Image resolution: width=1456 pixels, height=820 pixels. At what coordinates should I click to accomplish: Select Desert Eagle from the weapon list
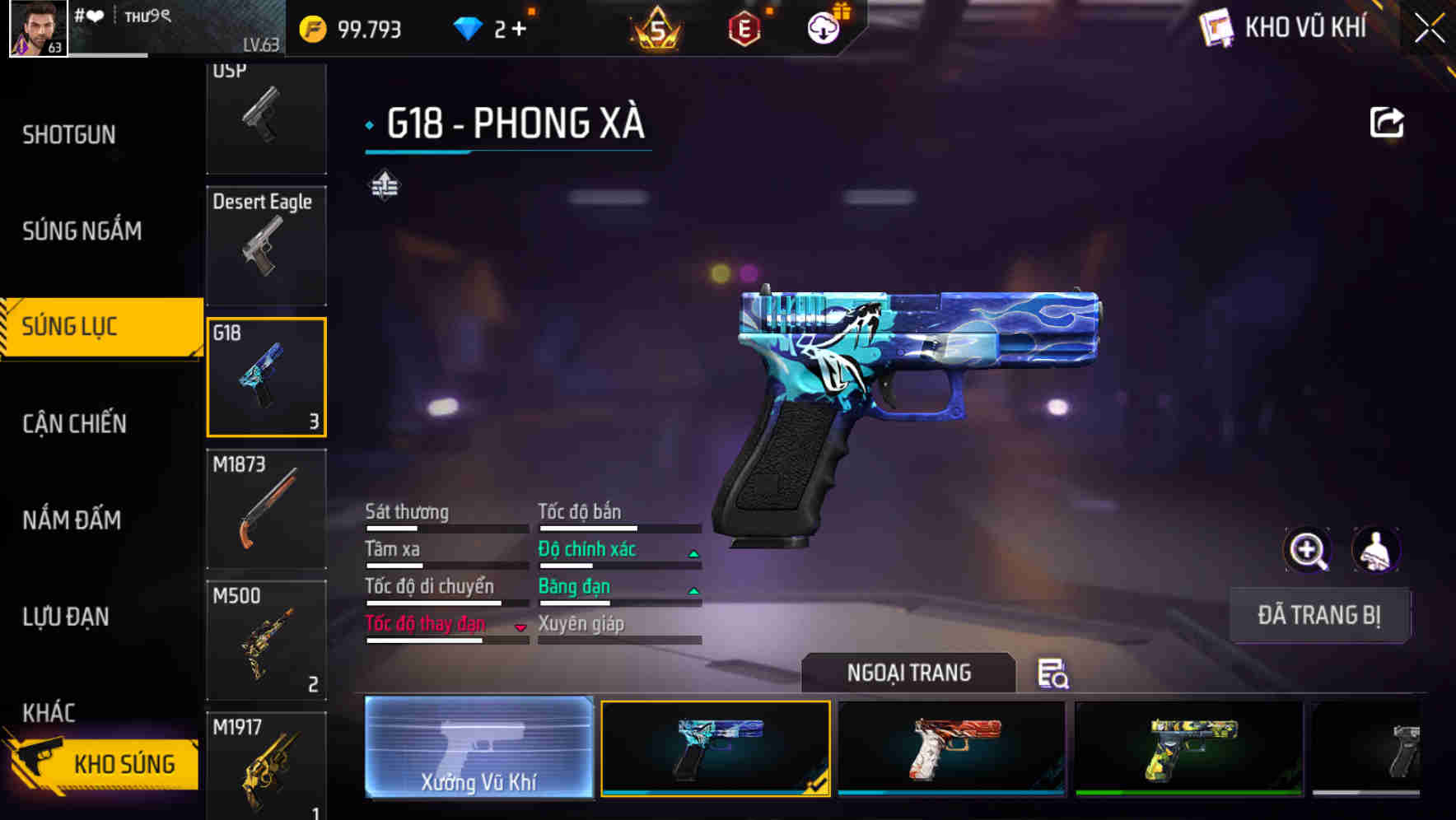[266, 245]
